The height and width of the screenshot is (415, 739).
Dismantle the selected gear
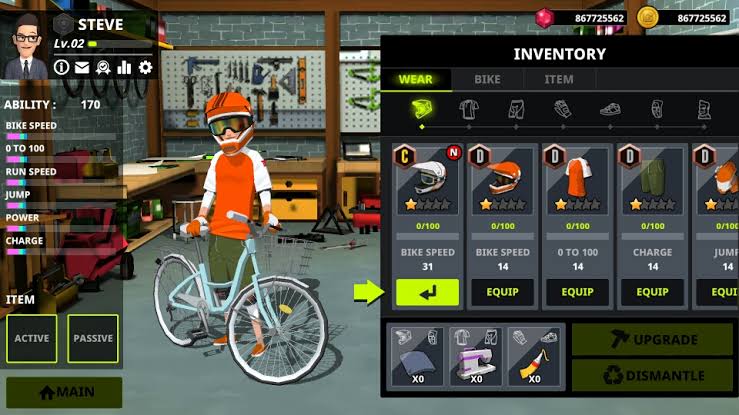point(652,376)
